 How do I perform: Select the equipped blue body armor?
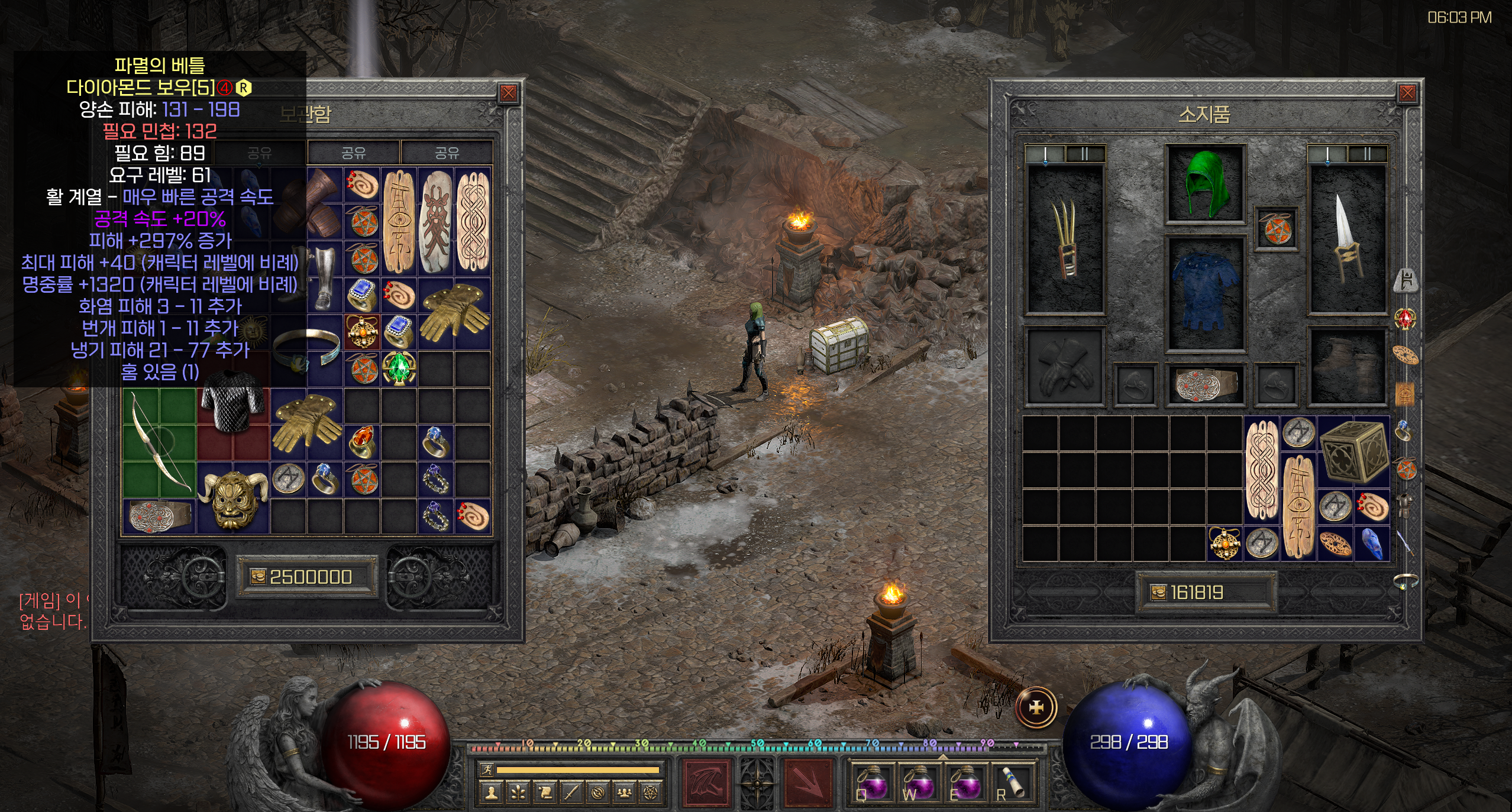click(x=1206, y=293)
